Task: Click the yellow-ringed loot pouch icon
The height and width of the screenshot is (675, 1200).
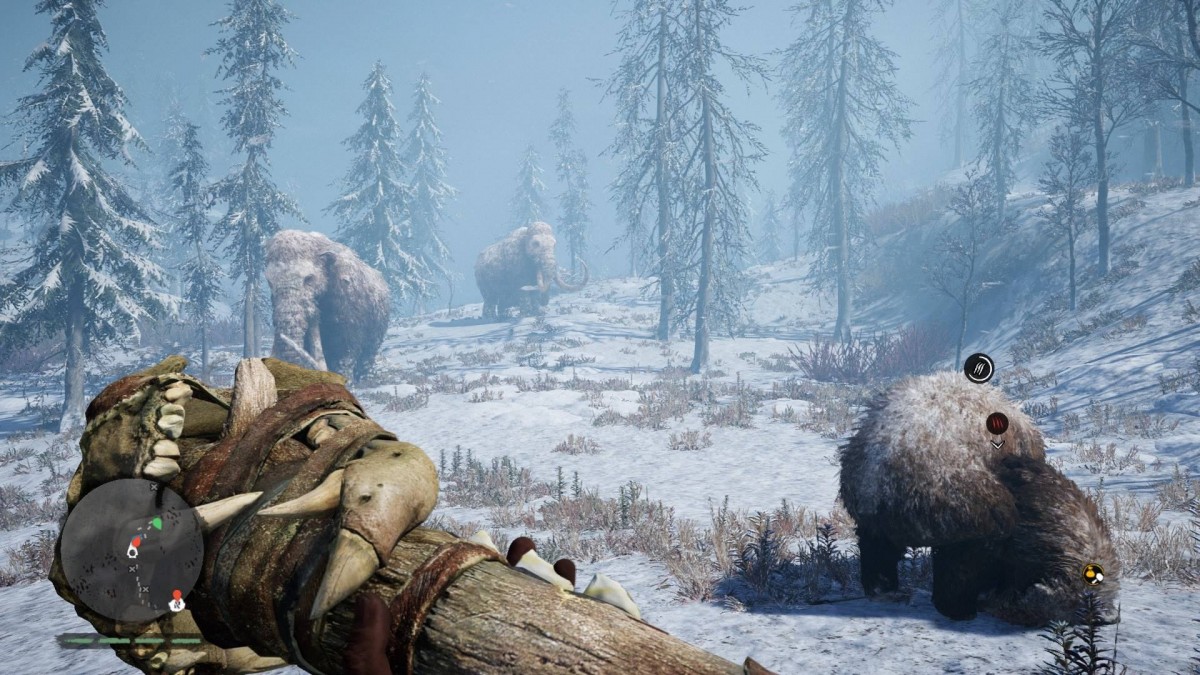Action: click(x=1093, y=574)
